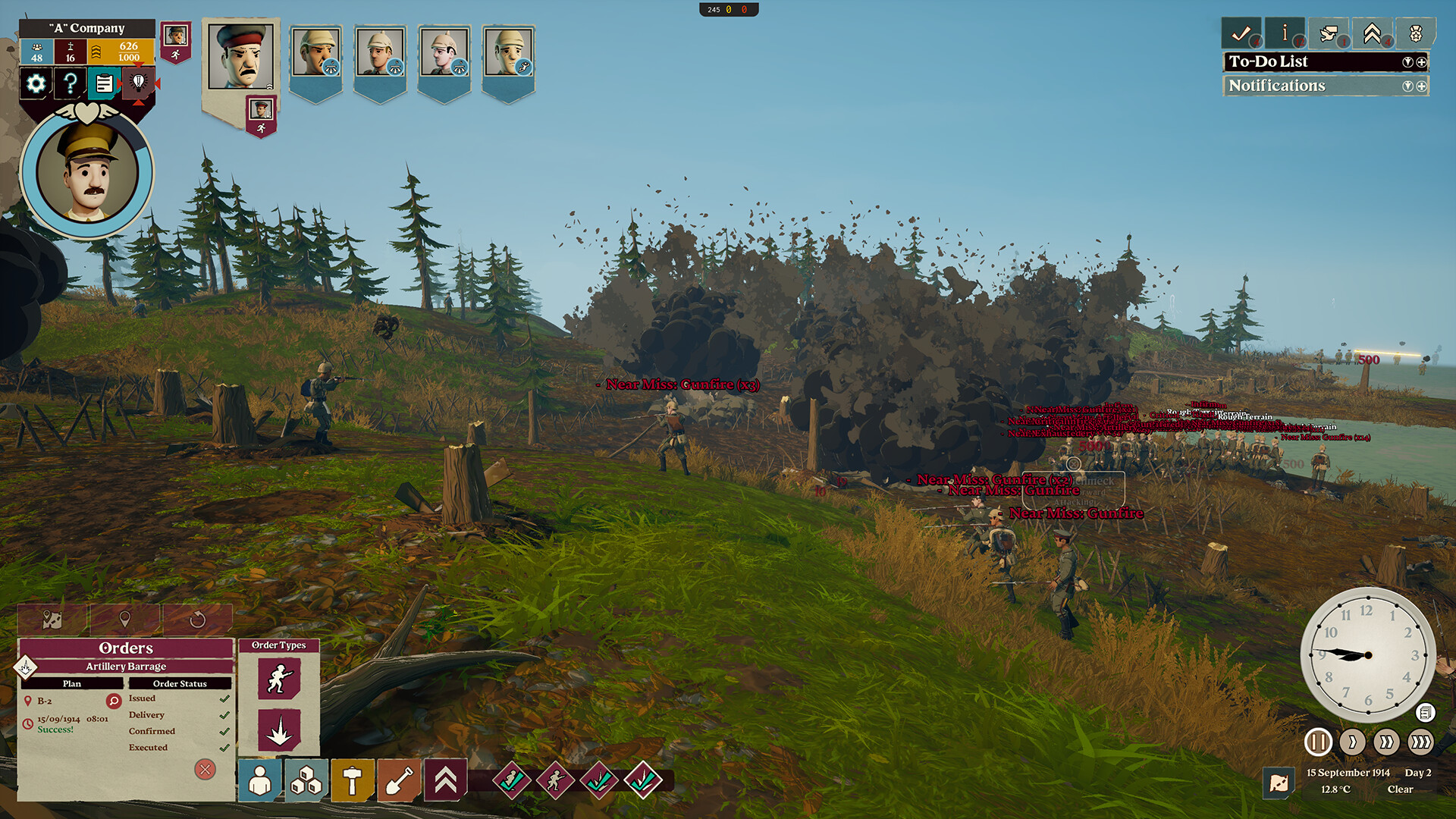Locate plan B-2 using magnifier button

pos(114,701)
